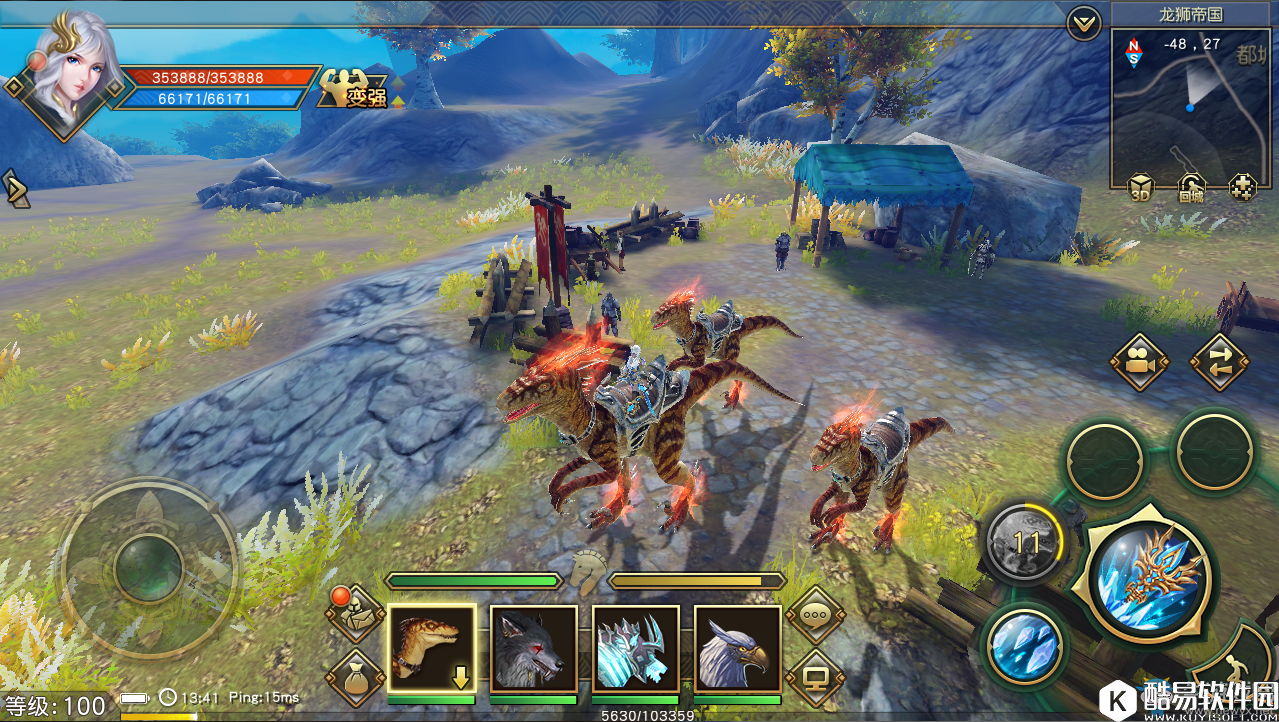
Task: Click the minimap plus-signs button
Action: [x=1242, y=187]
